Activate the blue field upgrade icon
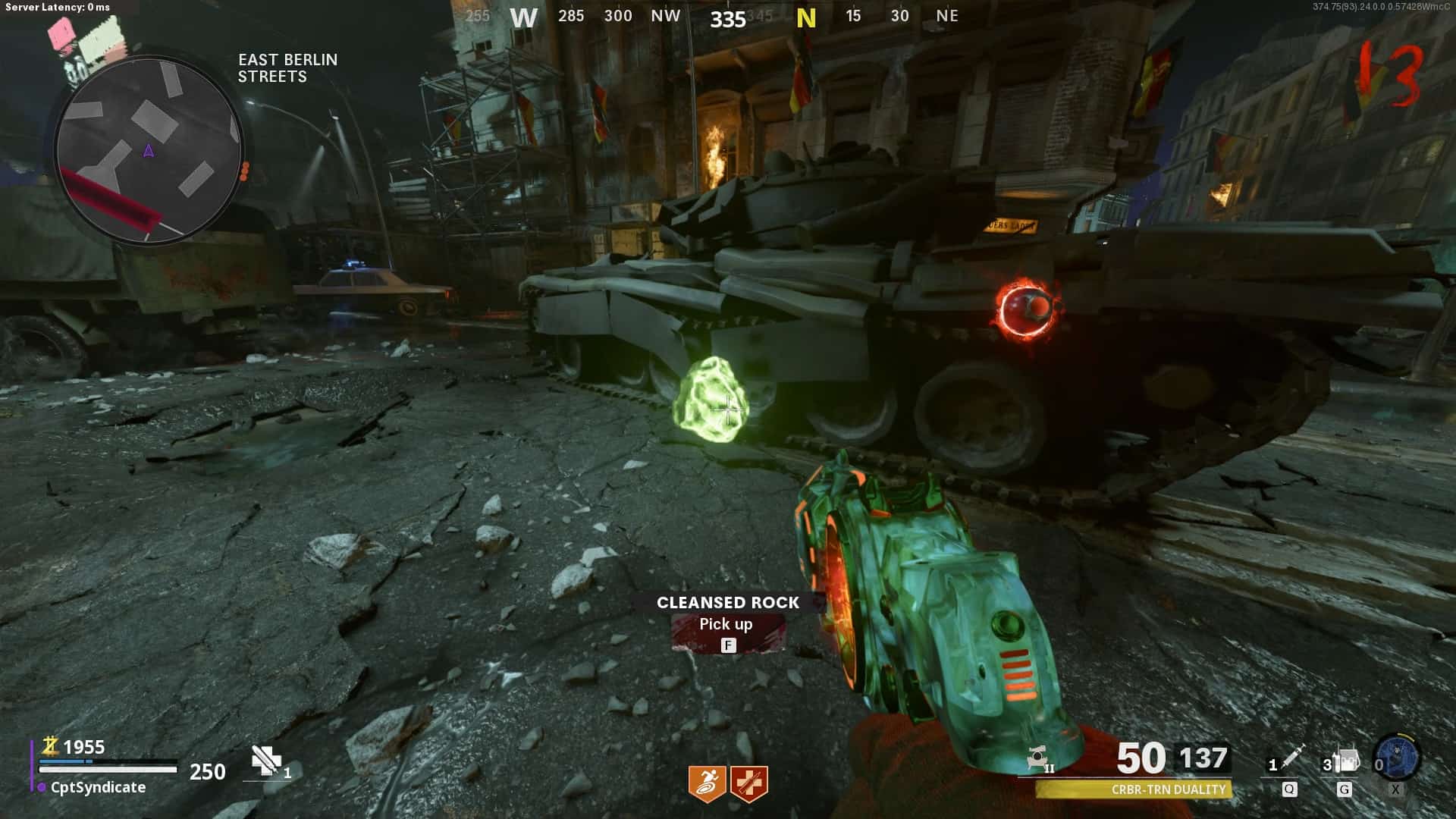This screenshot has width=1456, height=819. (1397, 757)
